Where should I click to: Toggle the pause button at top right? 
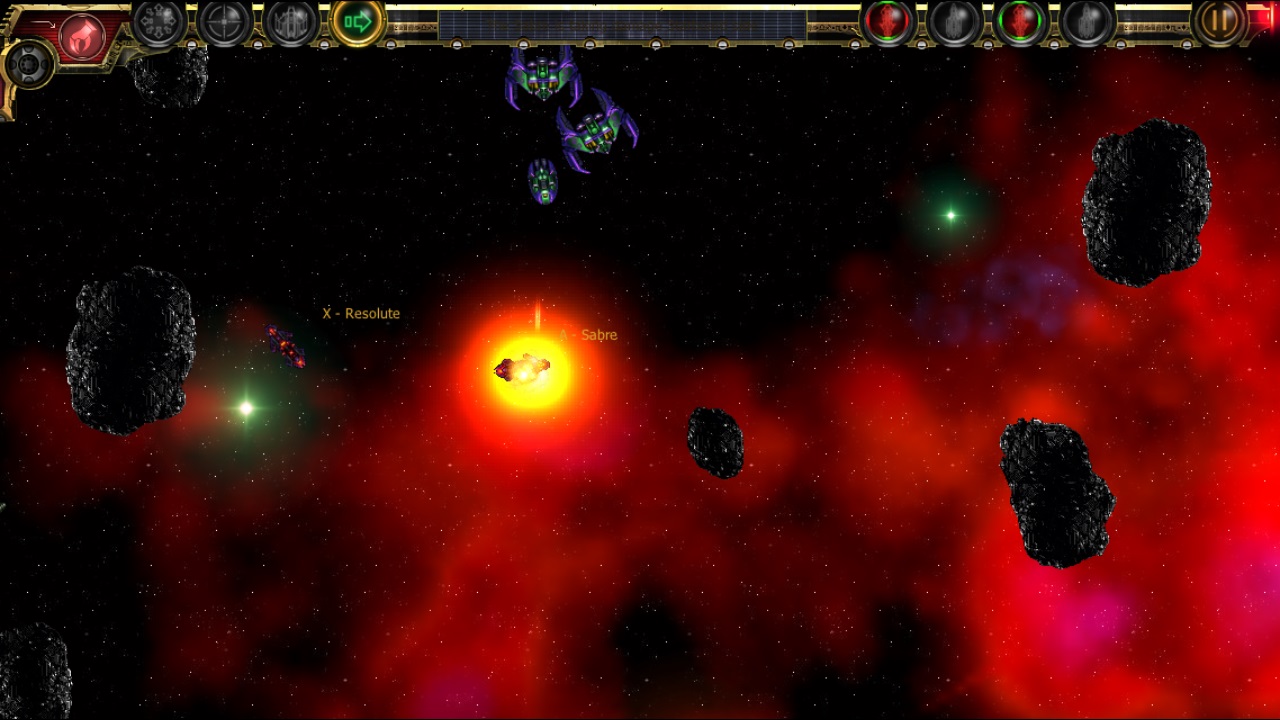[x=1218, y=21]
